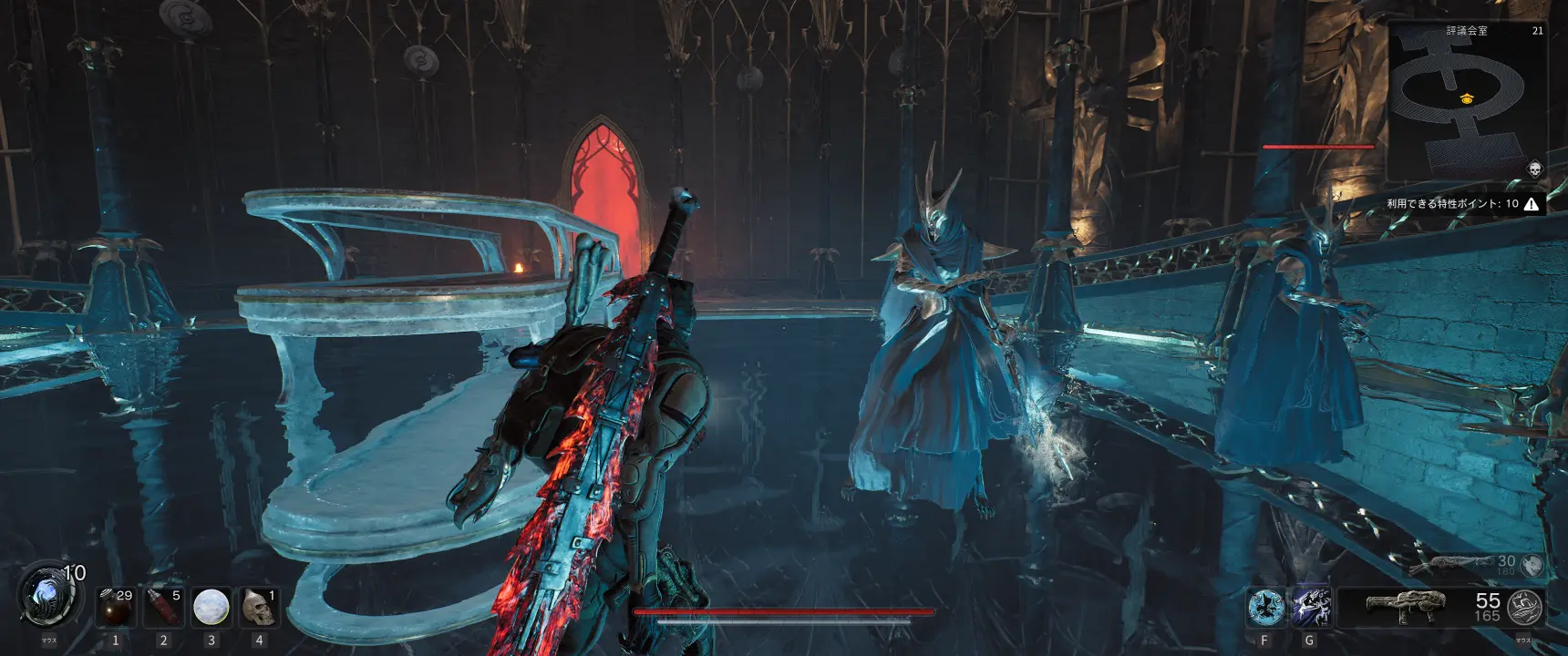1568x656 pixels.
Task: Select the white orb item slot
Action: (x=211, y=607)
